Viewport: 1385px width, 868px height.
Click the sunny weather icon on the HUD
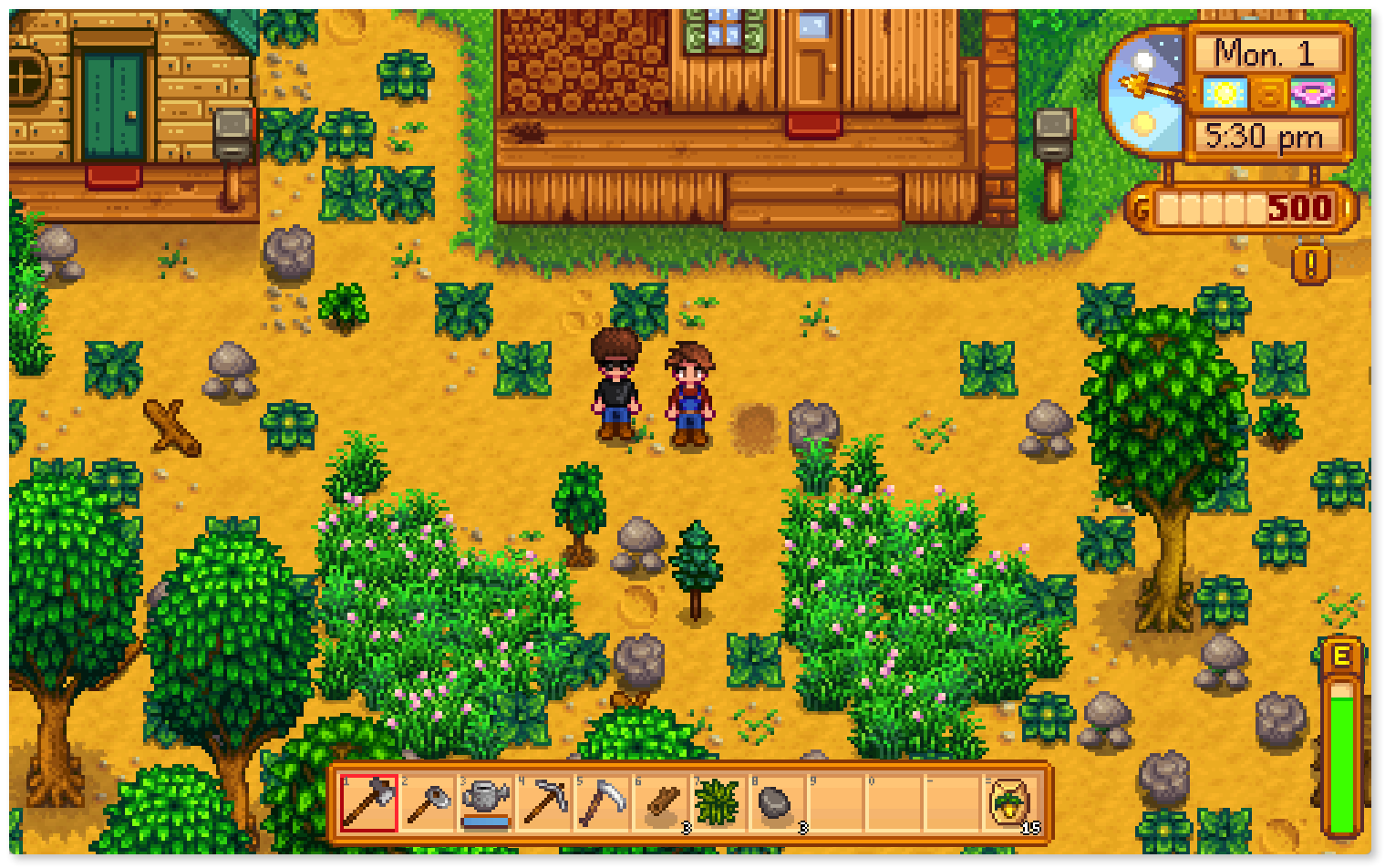(x=1226, y=95)
